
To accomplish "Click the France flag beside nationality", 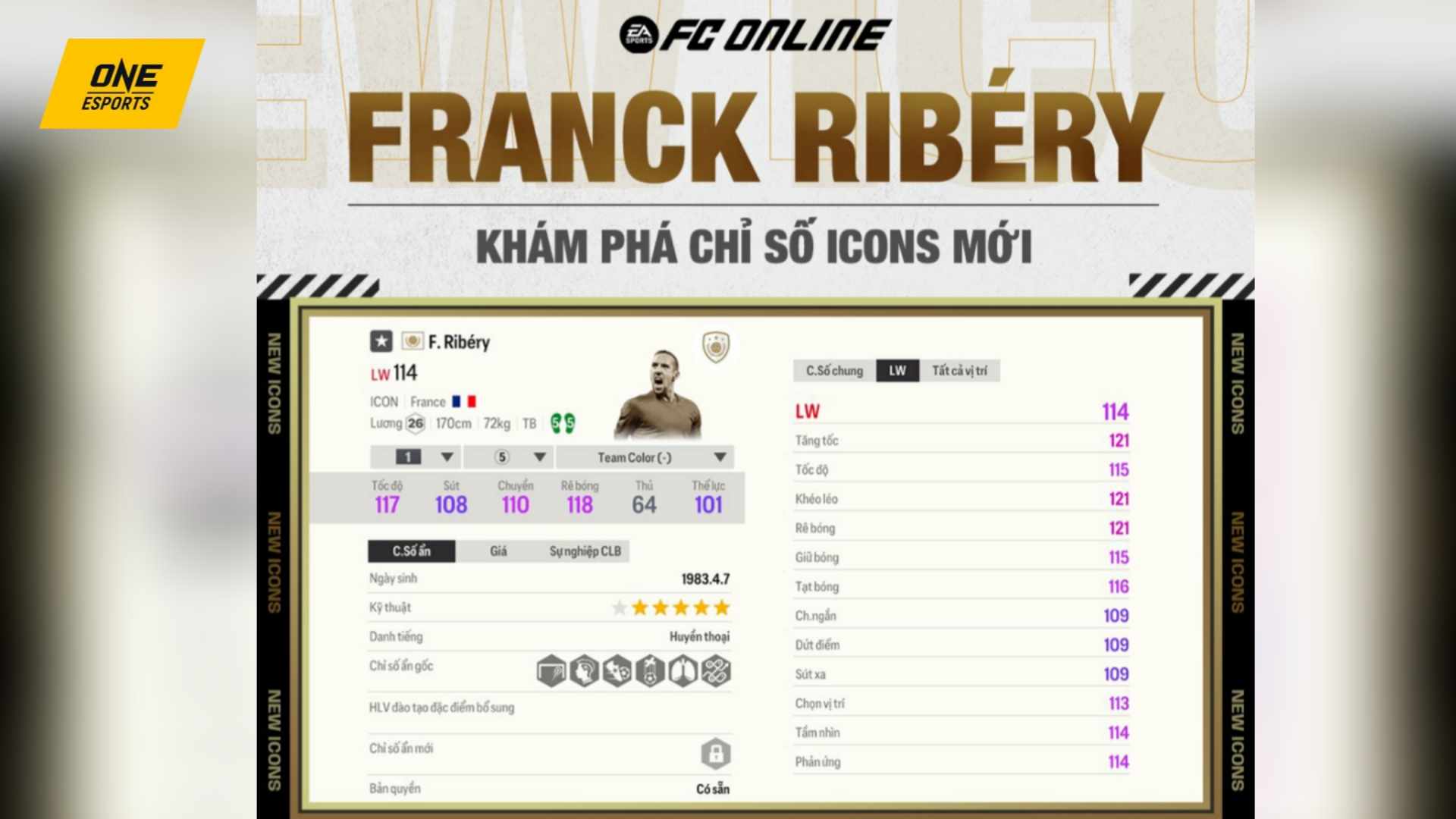I will [465, 401].
